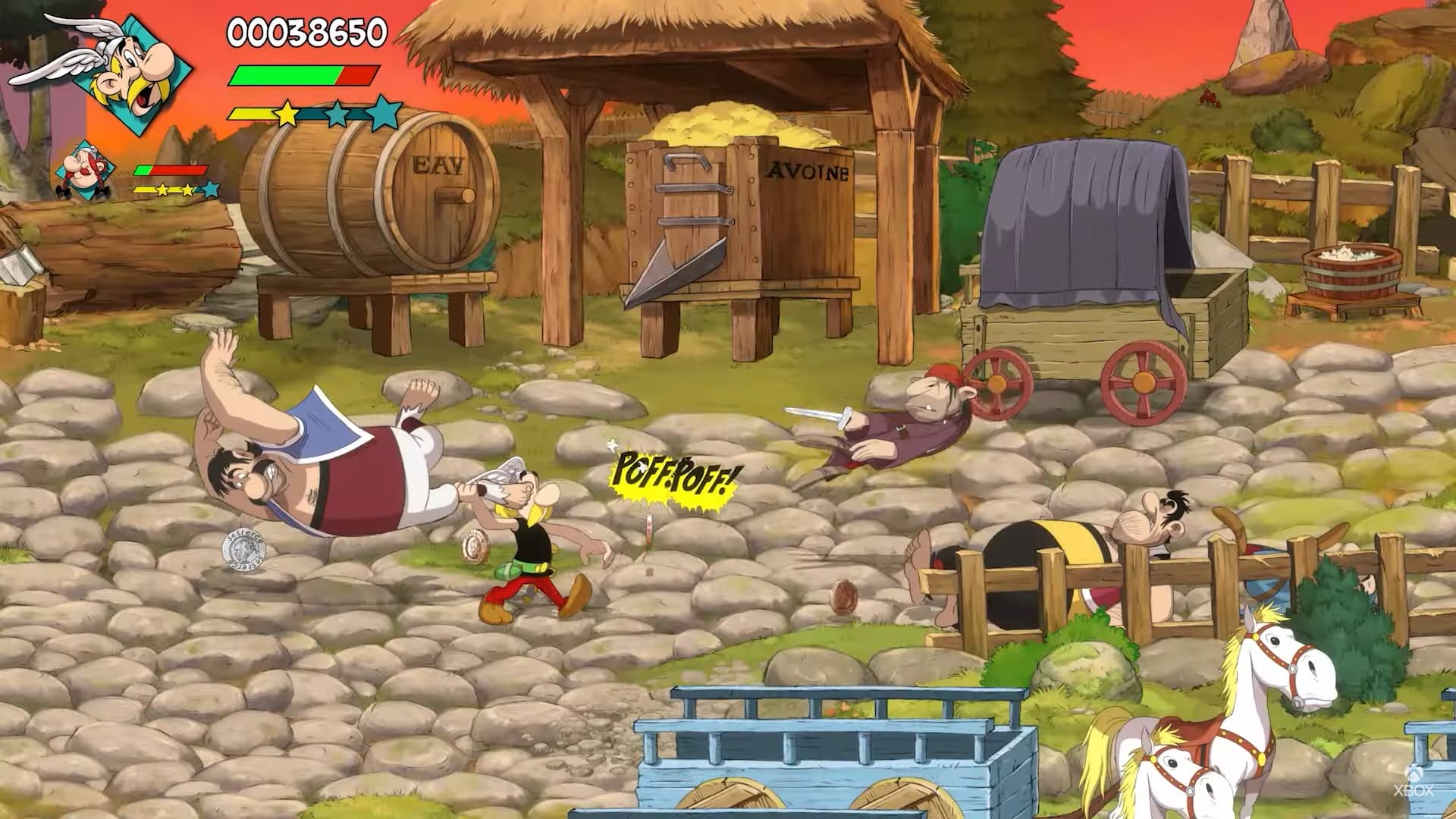Toggle the star on Obelix's power meter
Screen dimensions: 1456x819
pyautogui.click(x=162, y=190)
